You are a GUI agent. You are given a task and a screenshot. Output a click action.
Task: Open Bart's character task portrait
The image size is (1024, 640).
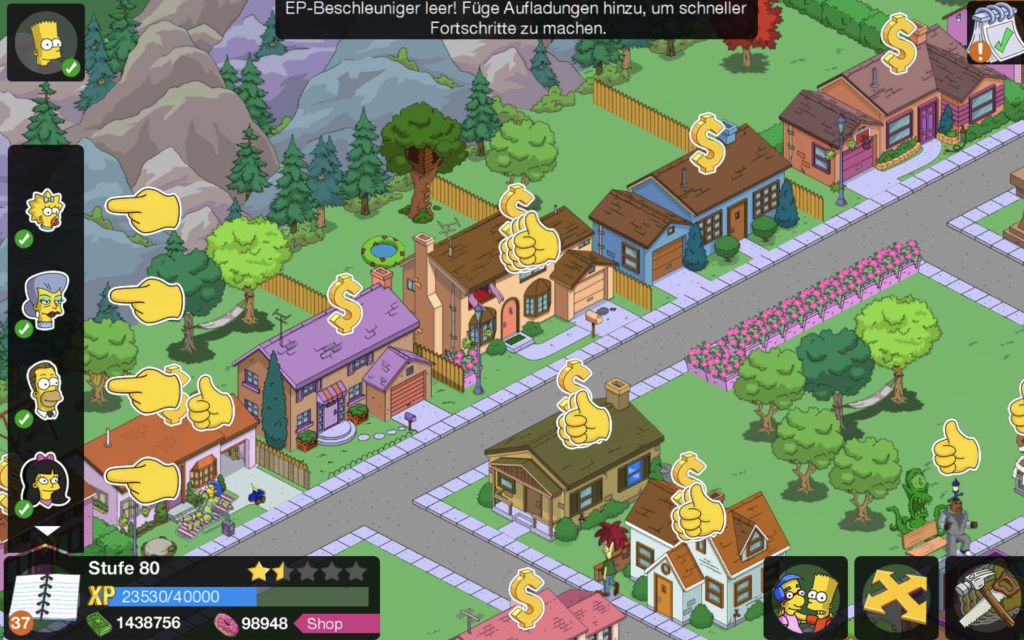[46, 43]
